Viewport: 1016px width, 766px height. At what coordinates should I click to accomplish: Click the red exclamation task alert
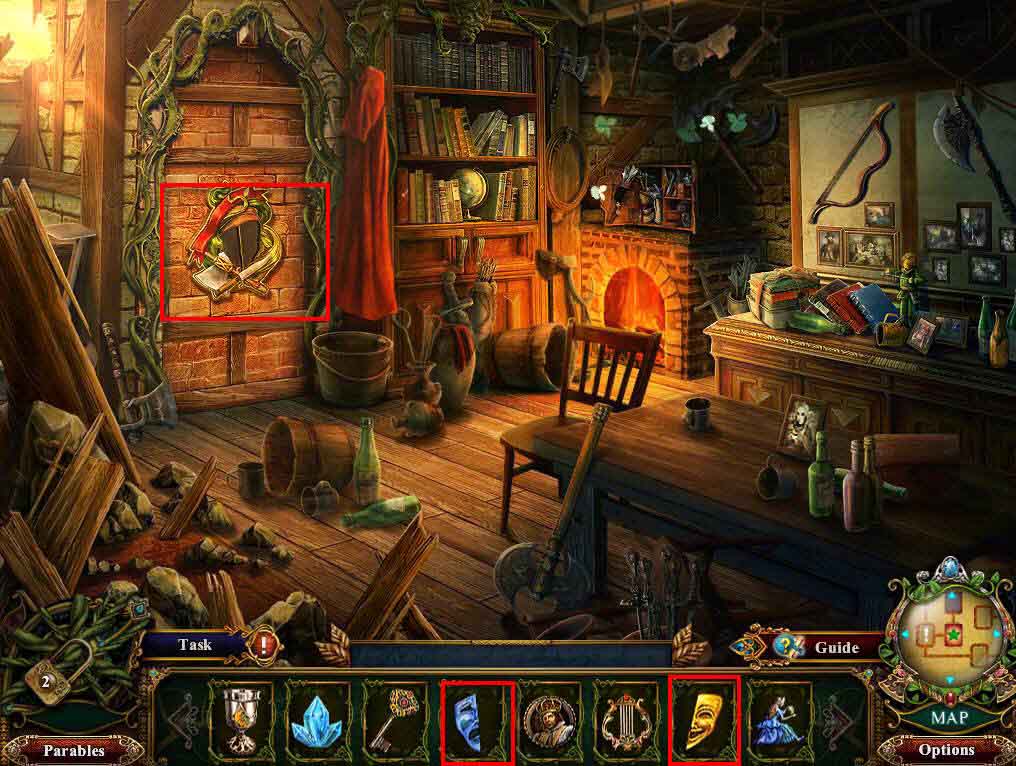[x=265, y=645]
